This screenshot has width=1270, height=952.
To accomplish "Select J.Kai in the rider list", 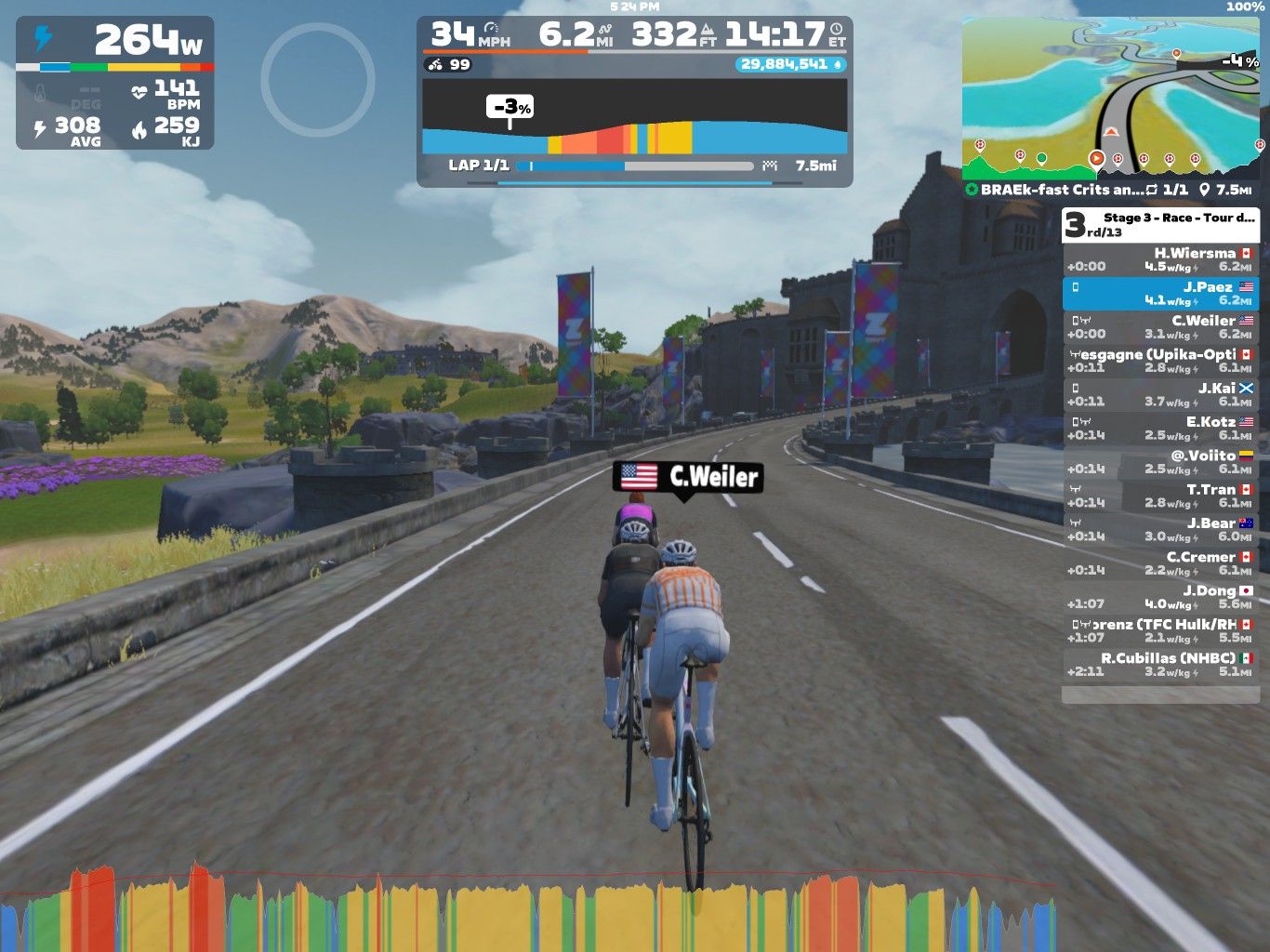I will 1160,395.
